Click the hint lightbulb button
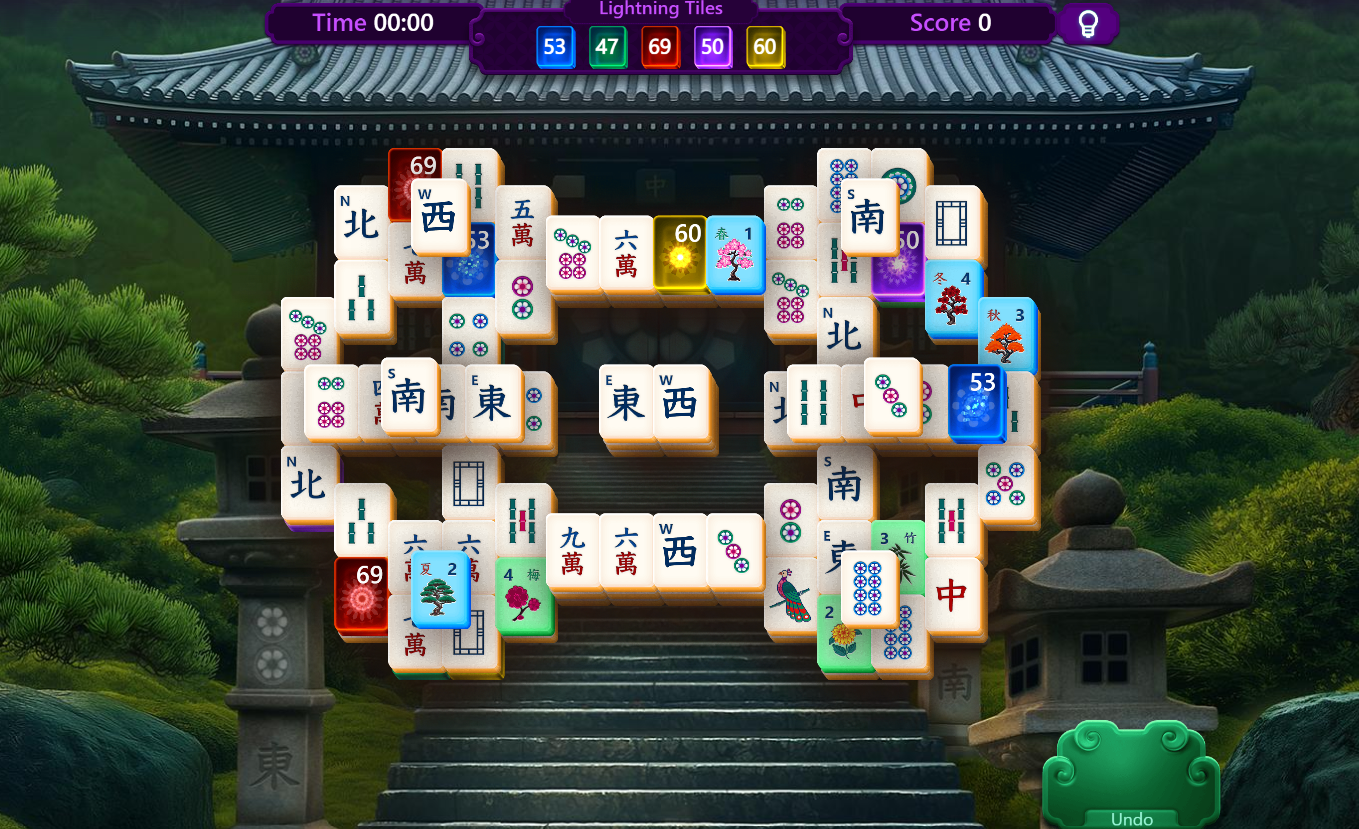 (x=1088, y=24)
